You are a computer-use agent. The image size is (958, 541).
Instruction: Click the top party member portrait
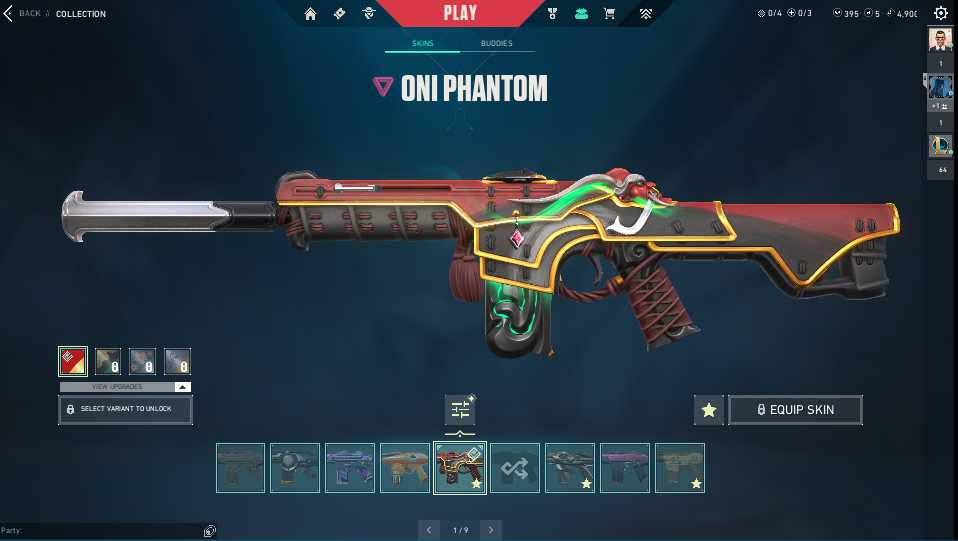point(940,40)
